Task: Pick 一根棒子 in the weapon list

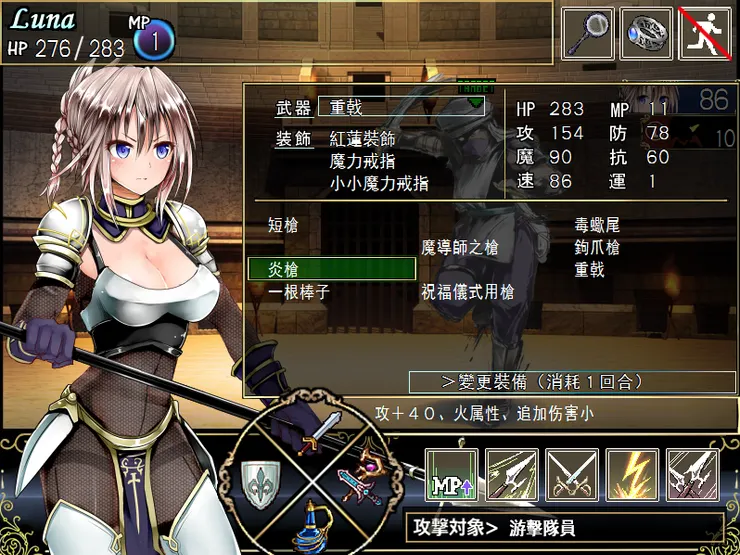Action: tap(299, 292)
